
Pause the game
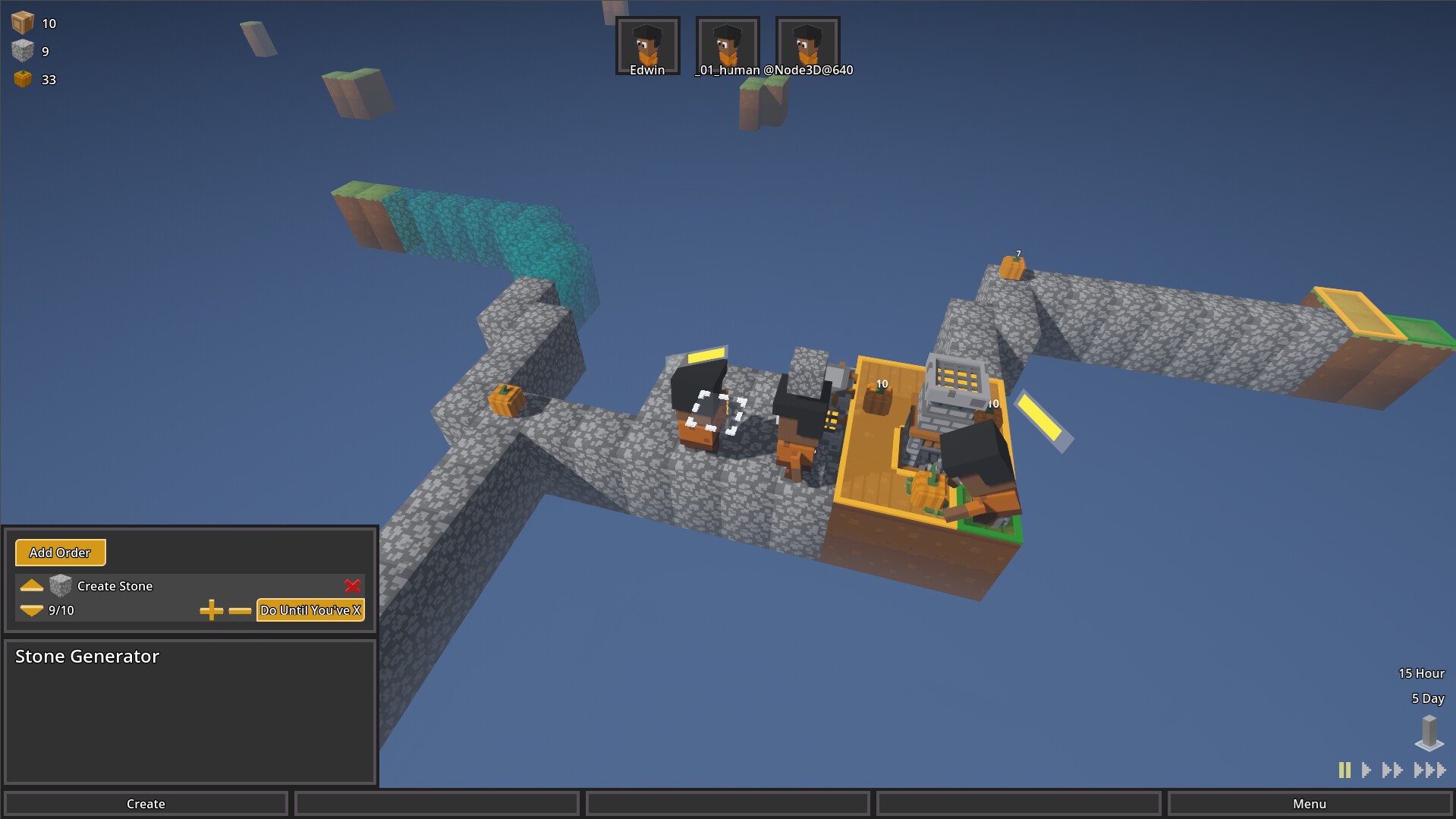[1344, 770]
